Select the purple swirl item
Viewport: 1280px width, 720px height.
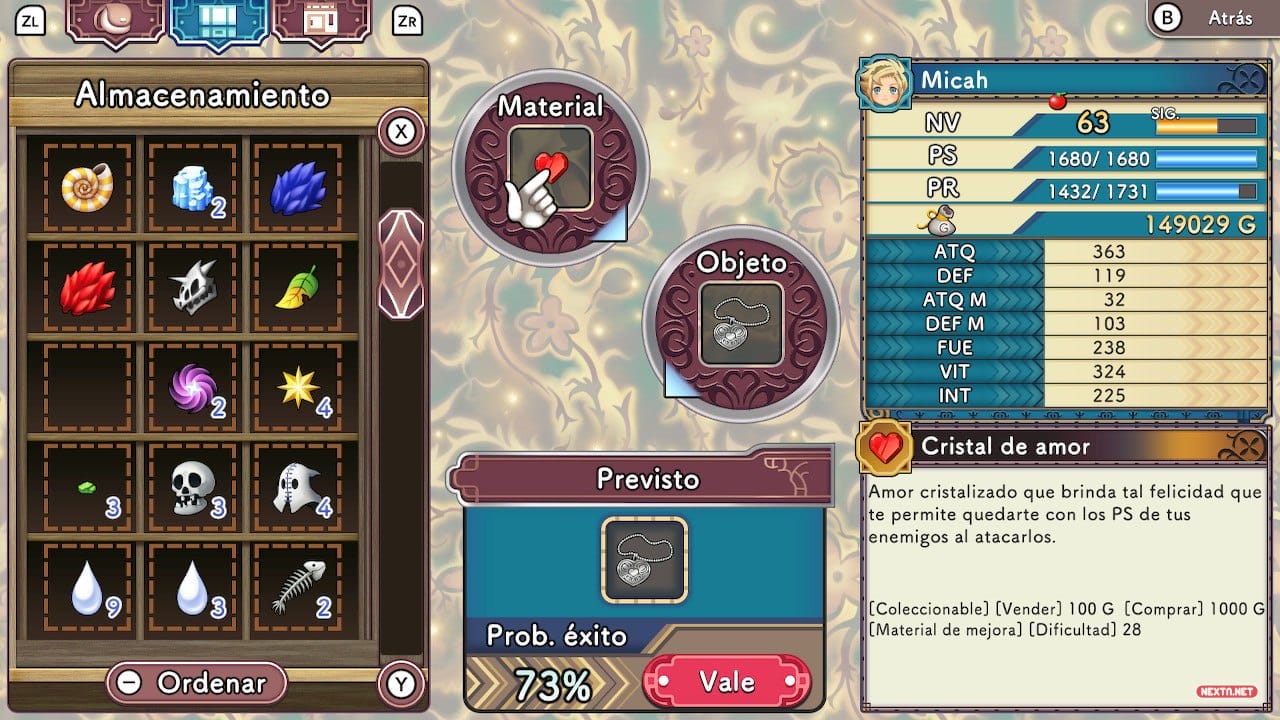point(193,389)
